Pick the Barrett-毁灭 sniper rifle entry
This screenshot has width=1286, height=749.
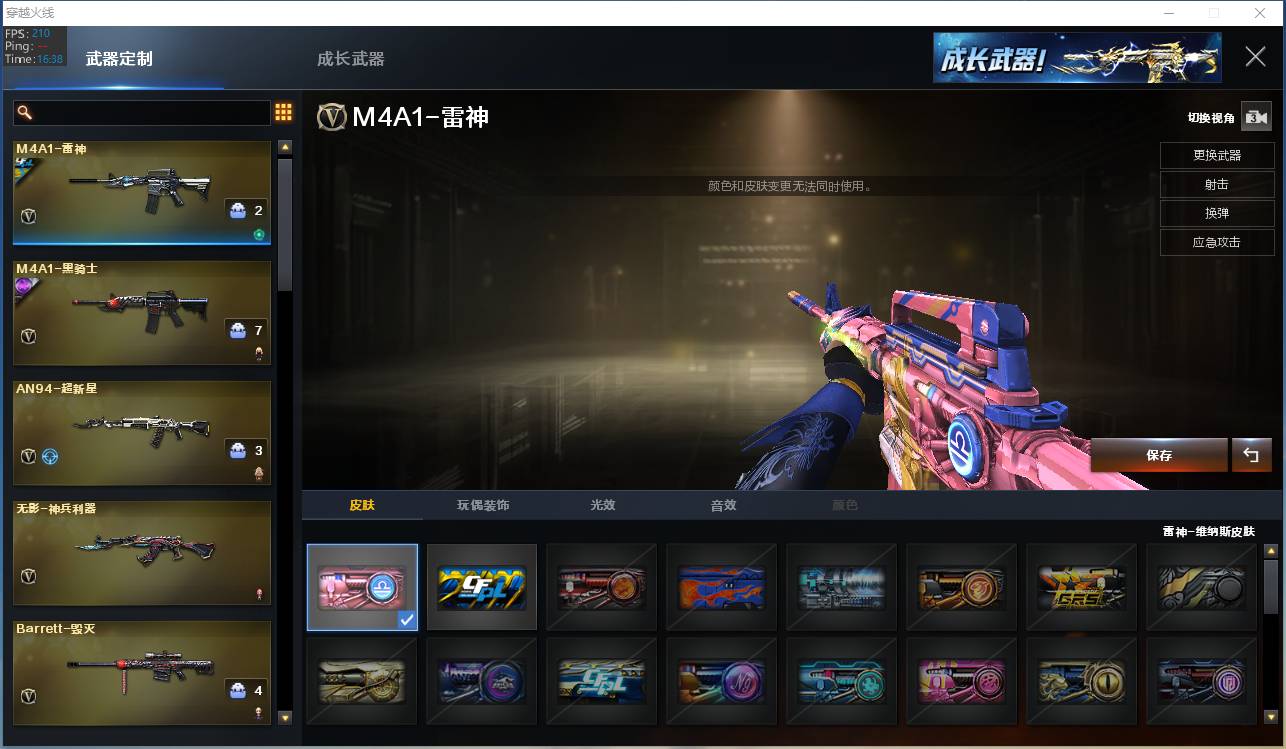point(142,672)
